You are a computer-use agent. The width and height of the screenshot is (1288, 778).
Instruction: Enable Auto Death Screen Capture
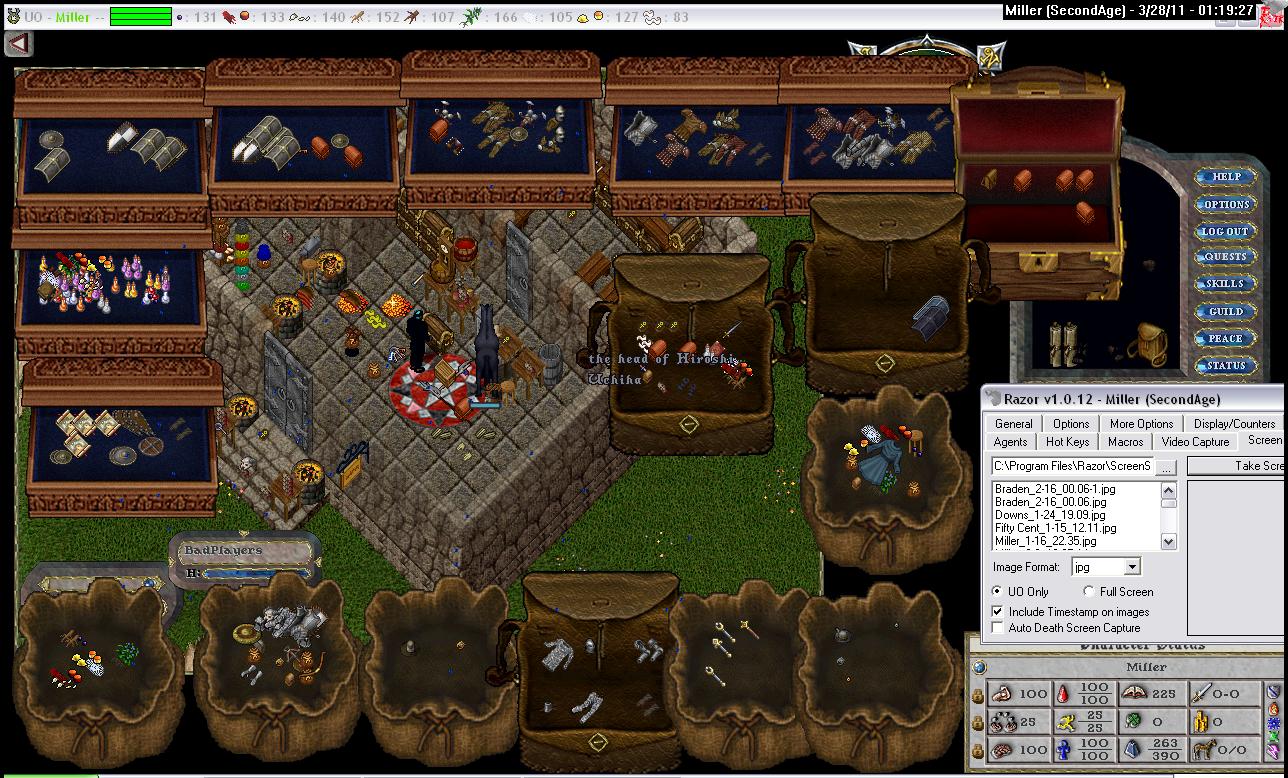coord(997,628)
